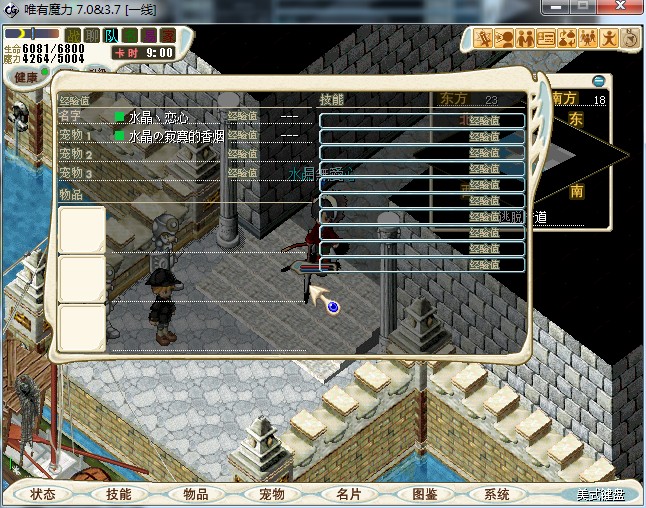Open the 图鉴 (Album) menu
The width and height of the screenshot is (646, 508).
(x=424, y=494)
